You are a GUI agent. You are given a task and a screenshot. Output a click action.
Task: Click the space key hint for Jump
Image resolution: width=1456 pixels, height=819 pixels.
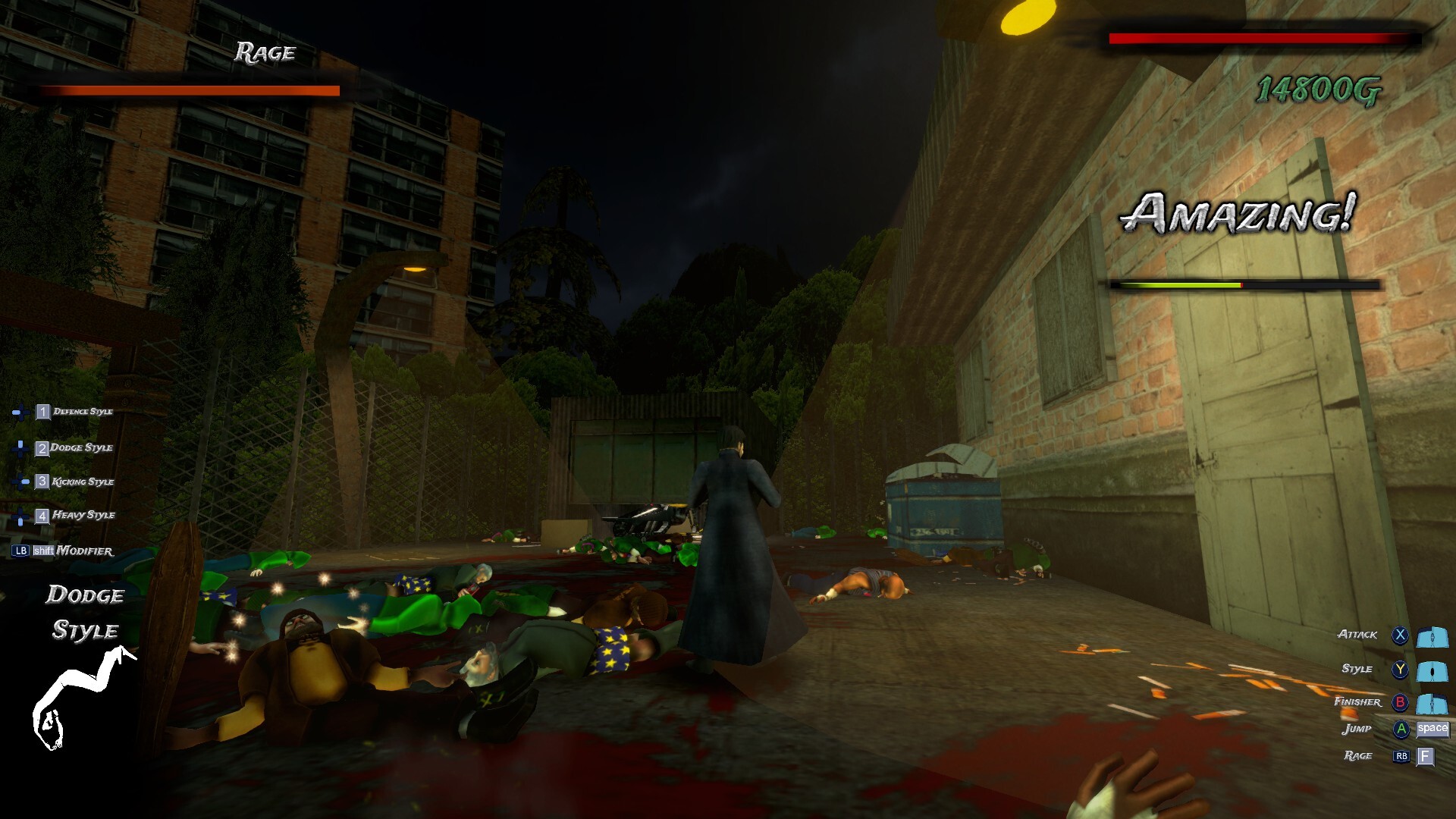point(1432,730)
